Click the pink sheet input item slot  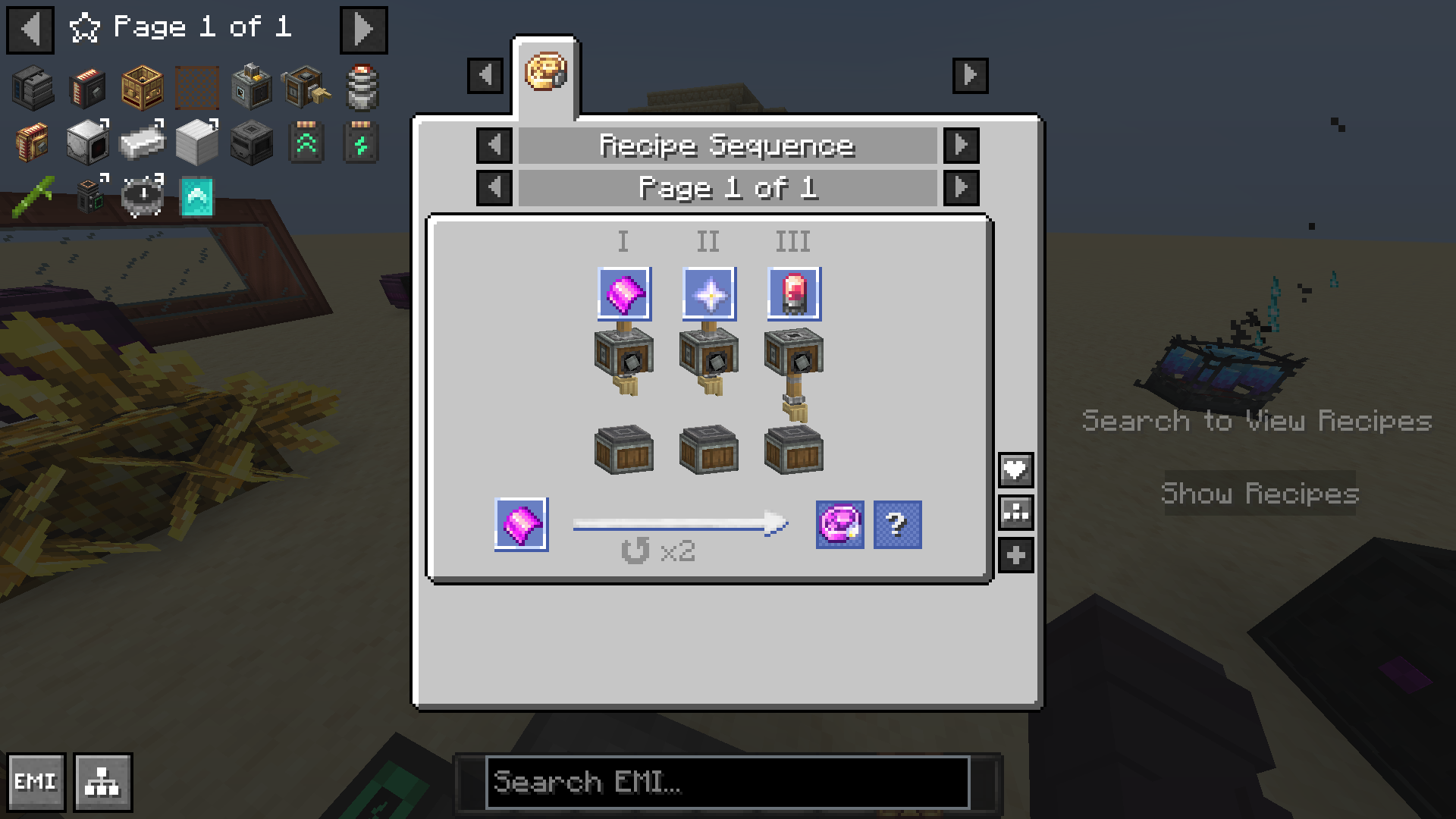(x=522, y=524)
